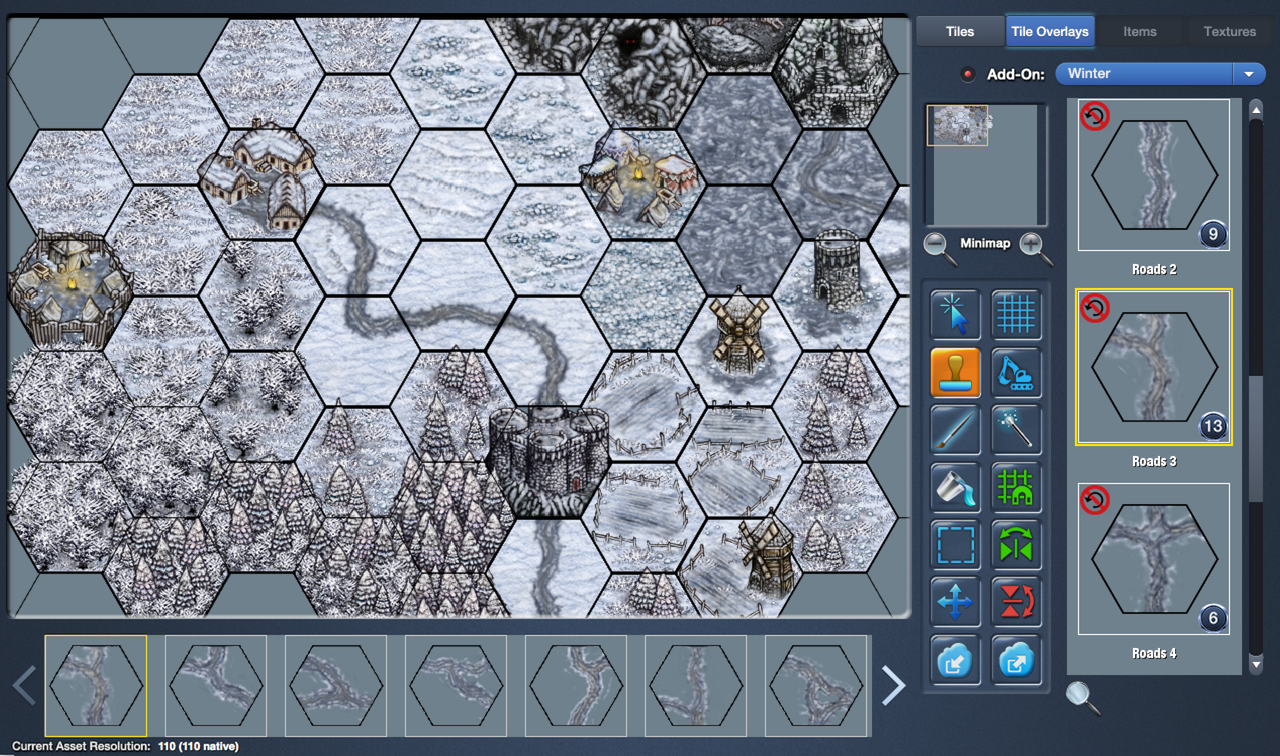Open the Items tab
This screenshot has width=1280, height=756.
coord(1139,31)
